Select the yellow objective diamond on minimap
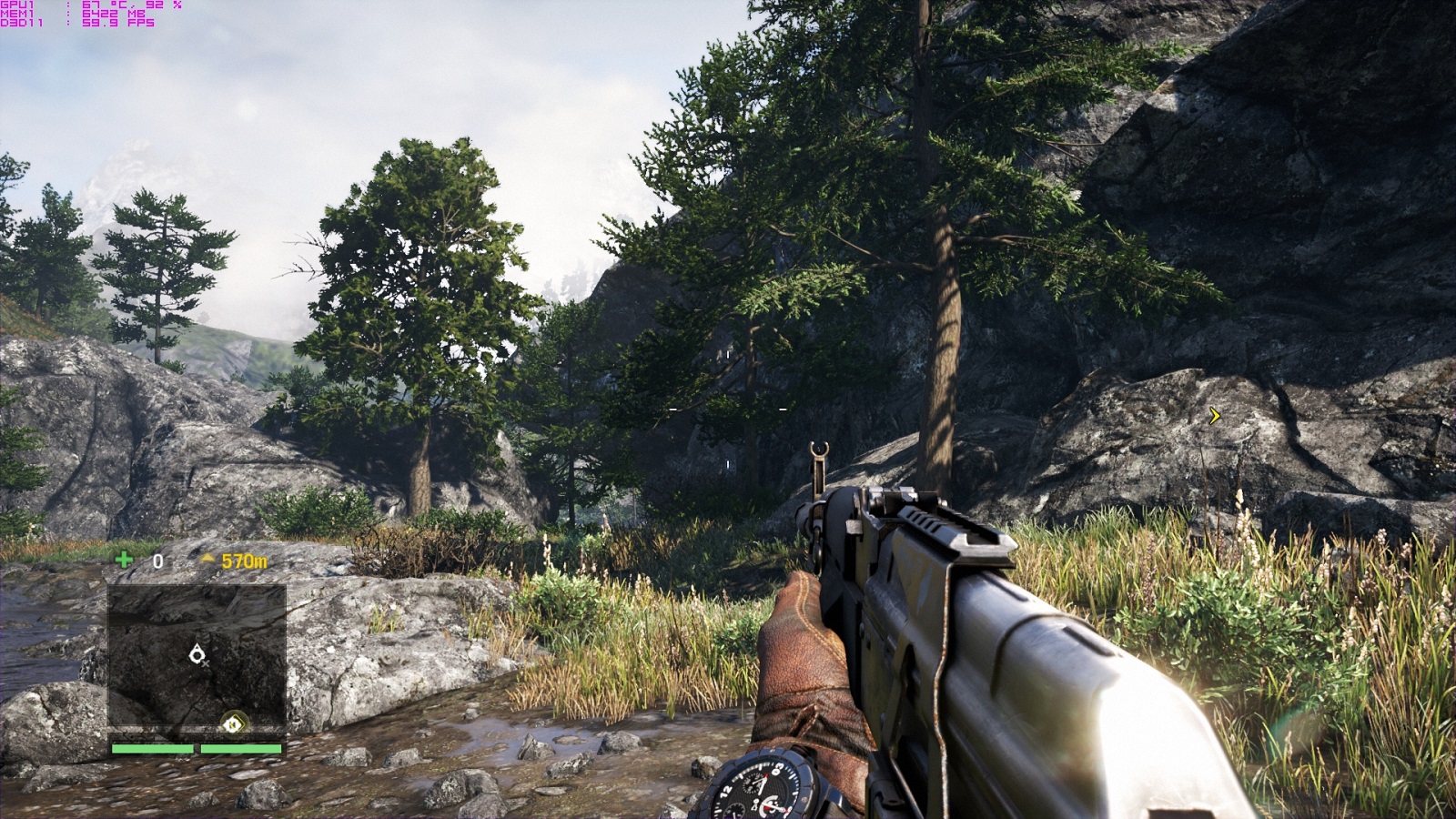This screenshot has height=819, width=1456. coord(234,723)
